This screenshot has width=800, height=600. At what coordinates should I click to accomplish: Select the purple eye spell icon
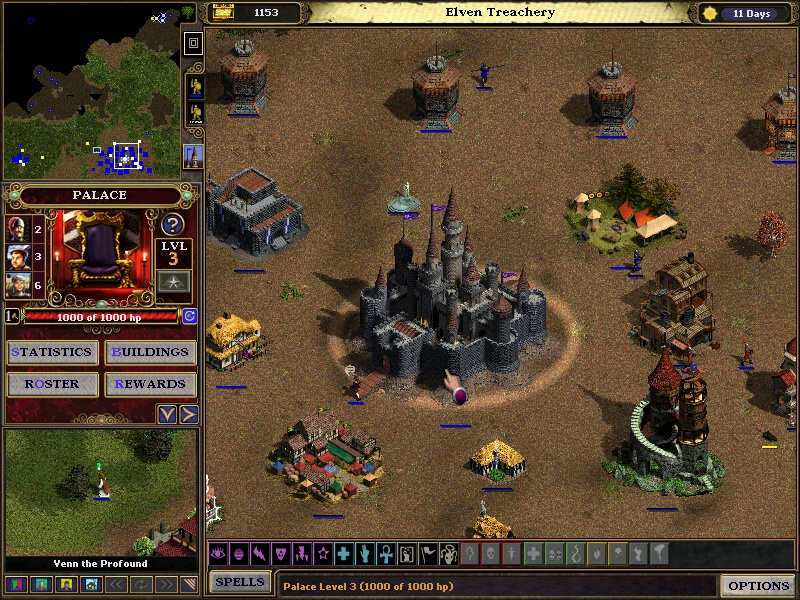[218, 553]
